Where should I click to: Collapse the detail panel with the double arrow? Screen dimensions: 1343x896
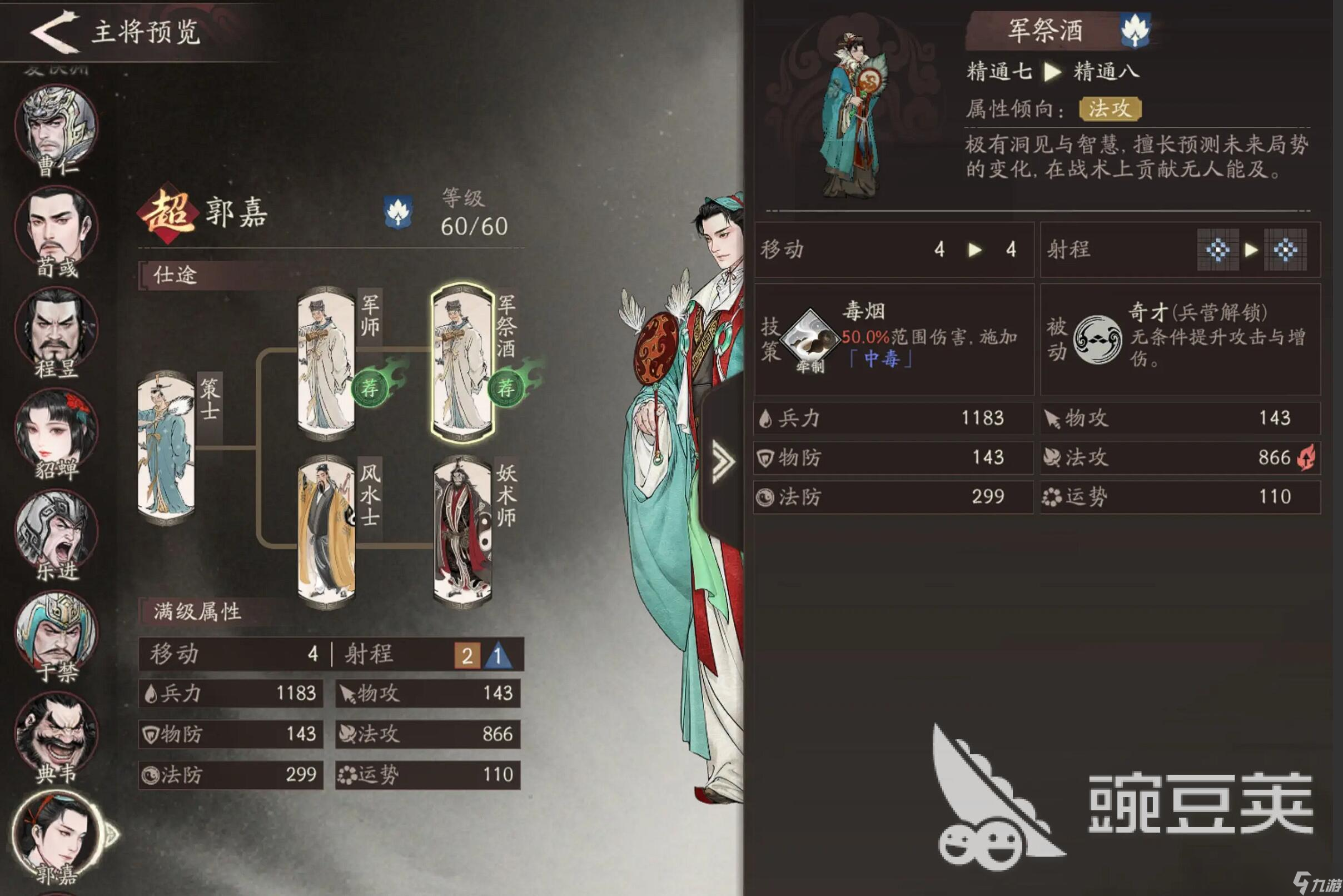(723, 461)
